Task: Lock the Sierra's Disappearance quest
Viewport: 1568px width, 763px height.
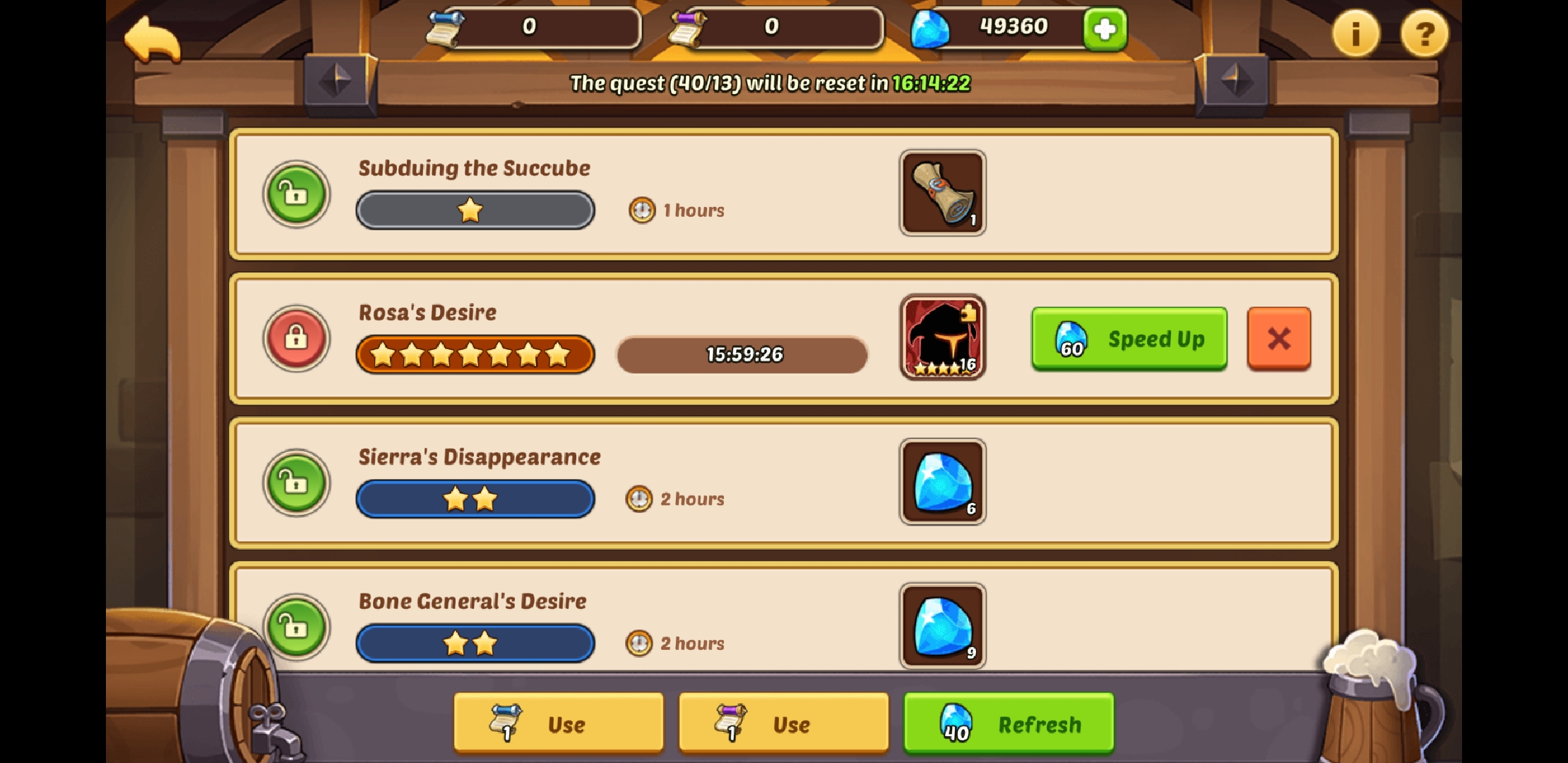Action: point(296,483)
